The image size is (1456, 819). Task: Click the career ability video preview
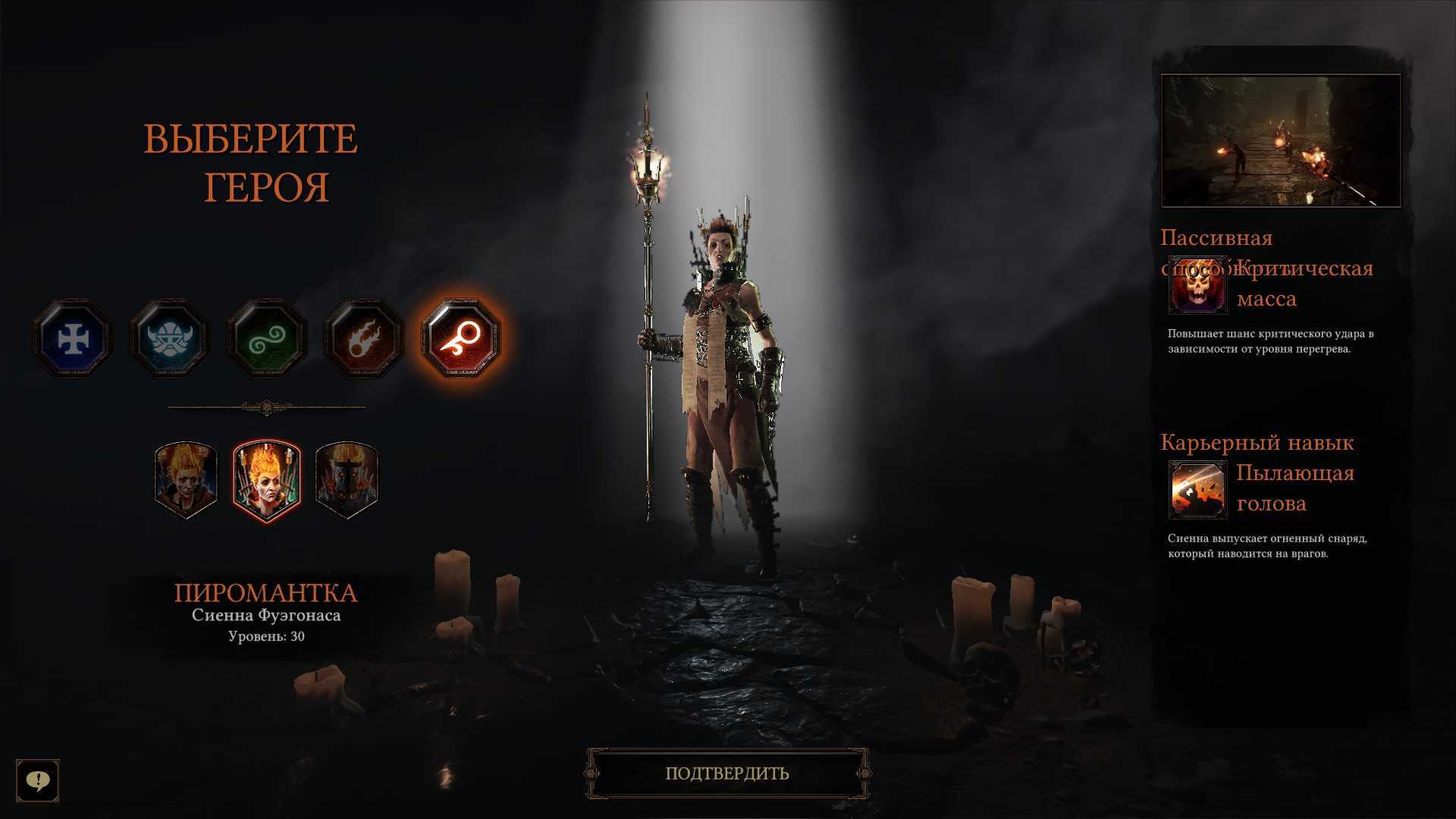pyautogui.click(x=1281, y=141)
